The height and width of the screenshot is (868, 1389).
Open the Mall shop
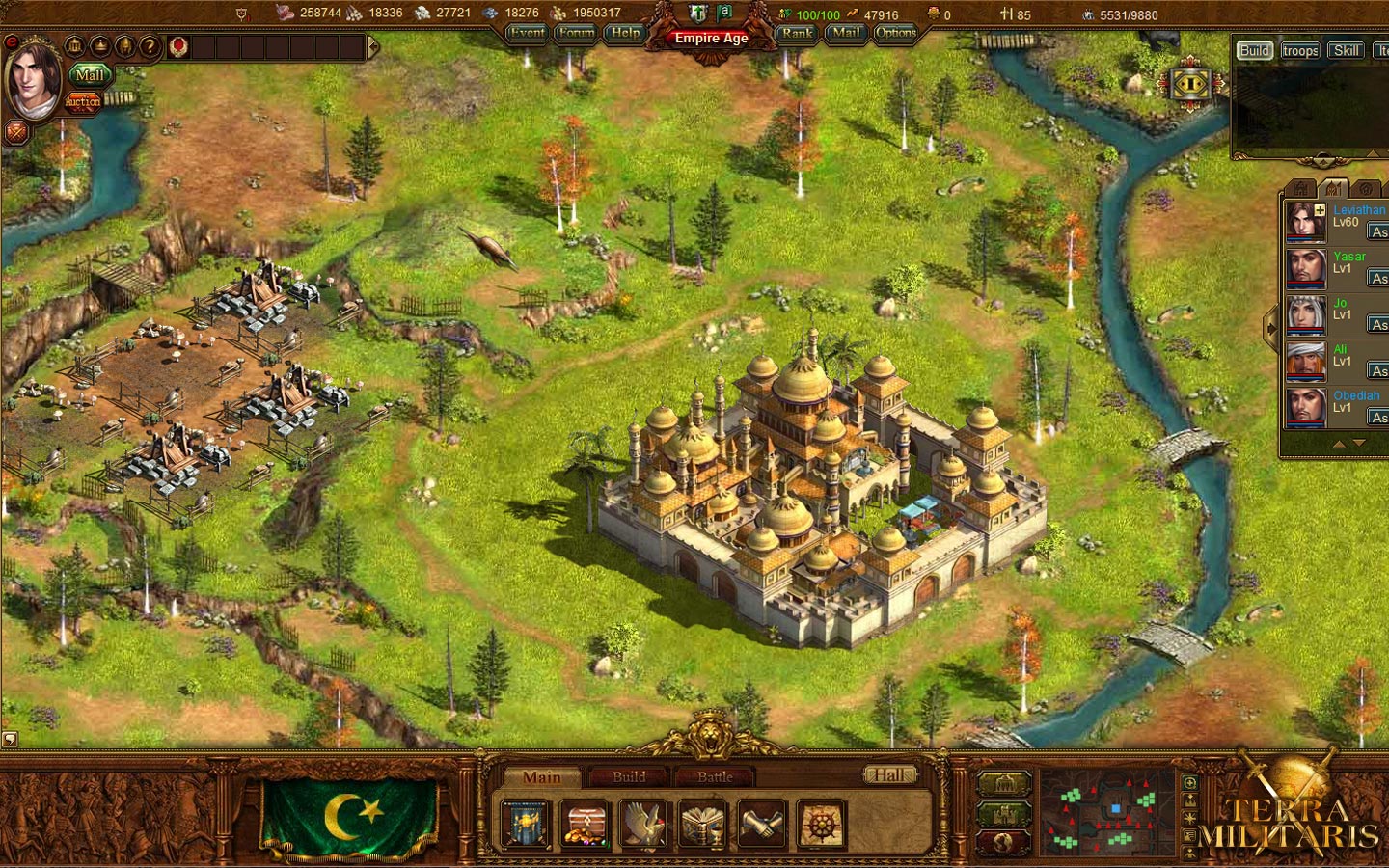coord(90,75)
